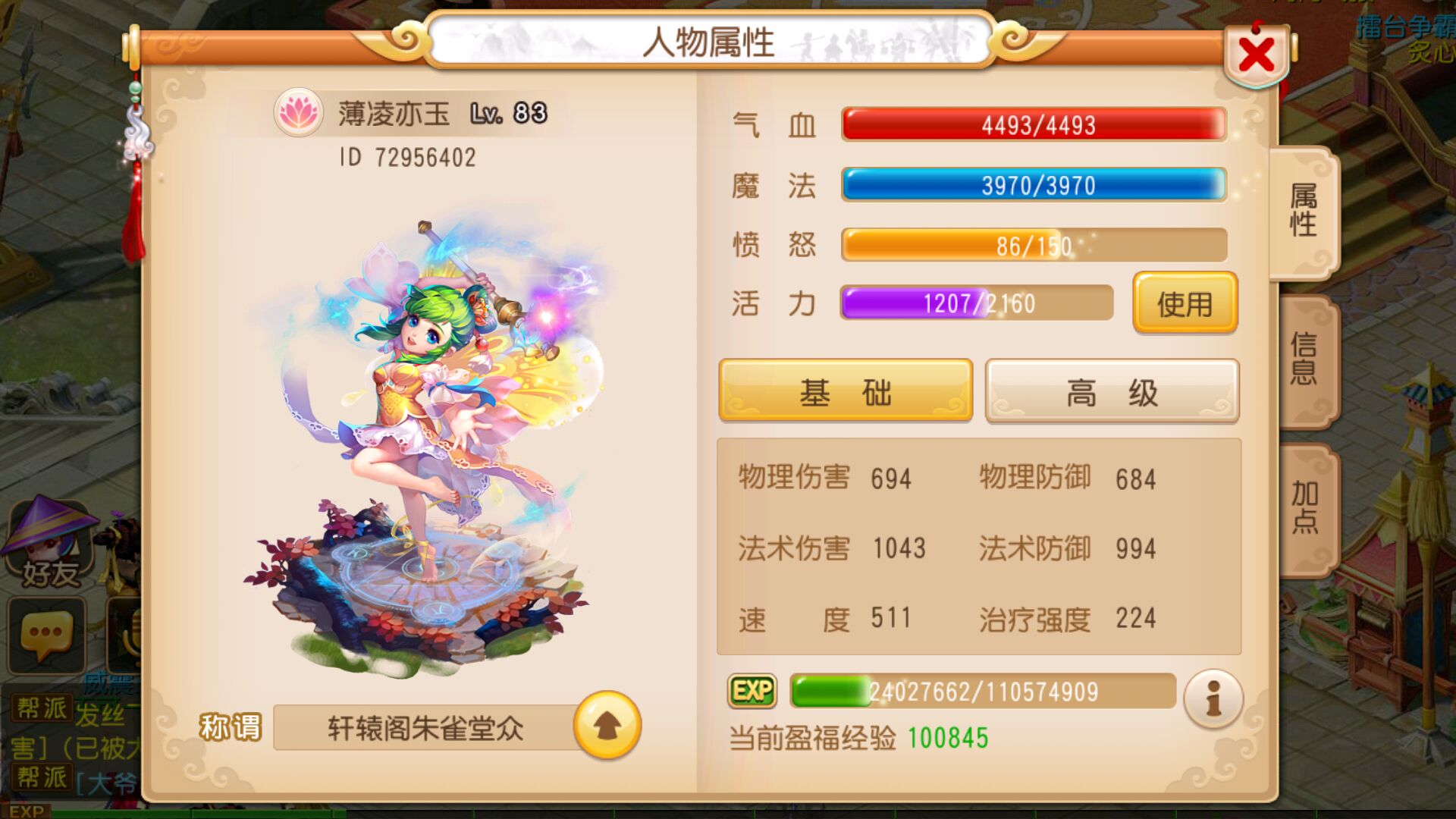
Task: Click the purple 活力 vitality bar
Action: point(975,303)
